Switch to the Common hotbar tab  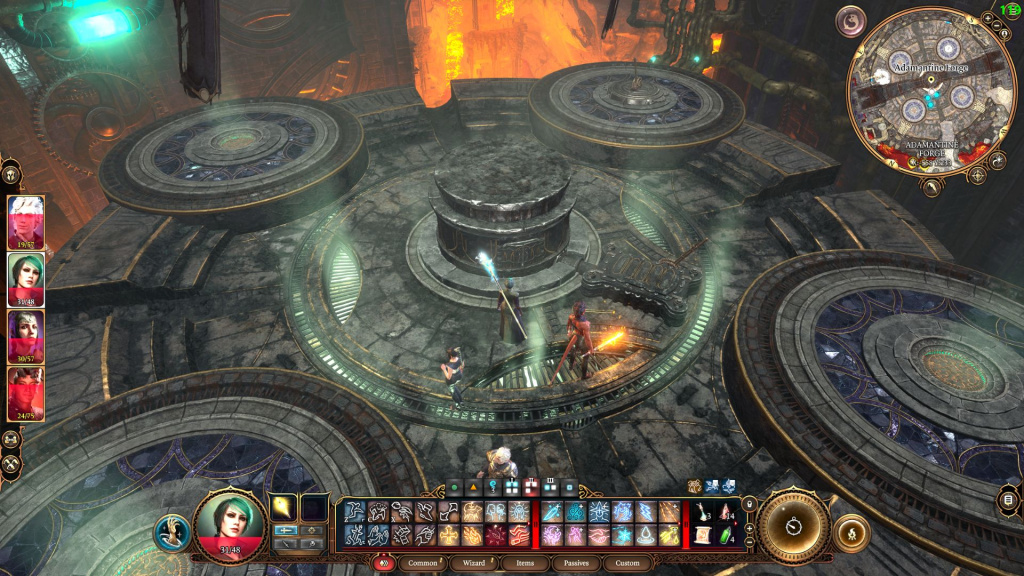point(423,563)
